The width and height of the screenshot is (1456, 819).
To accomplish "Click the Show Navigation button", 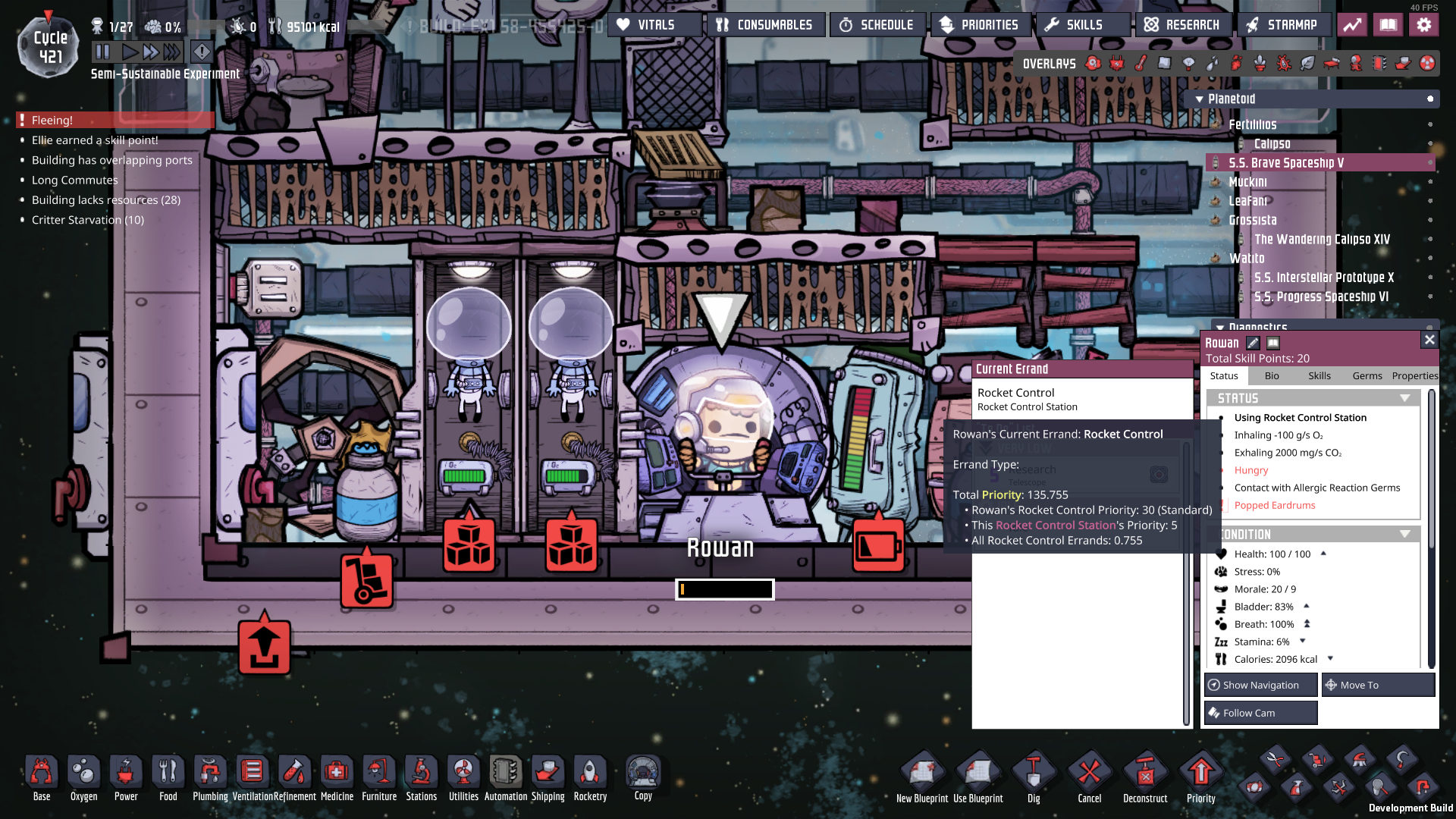I will click(1260, 685).
